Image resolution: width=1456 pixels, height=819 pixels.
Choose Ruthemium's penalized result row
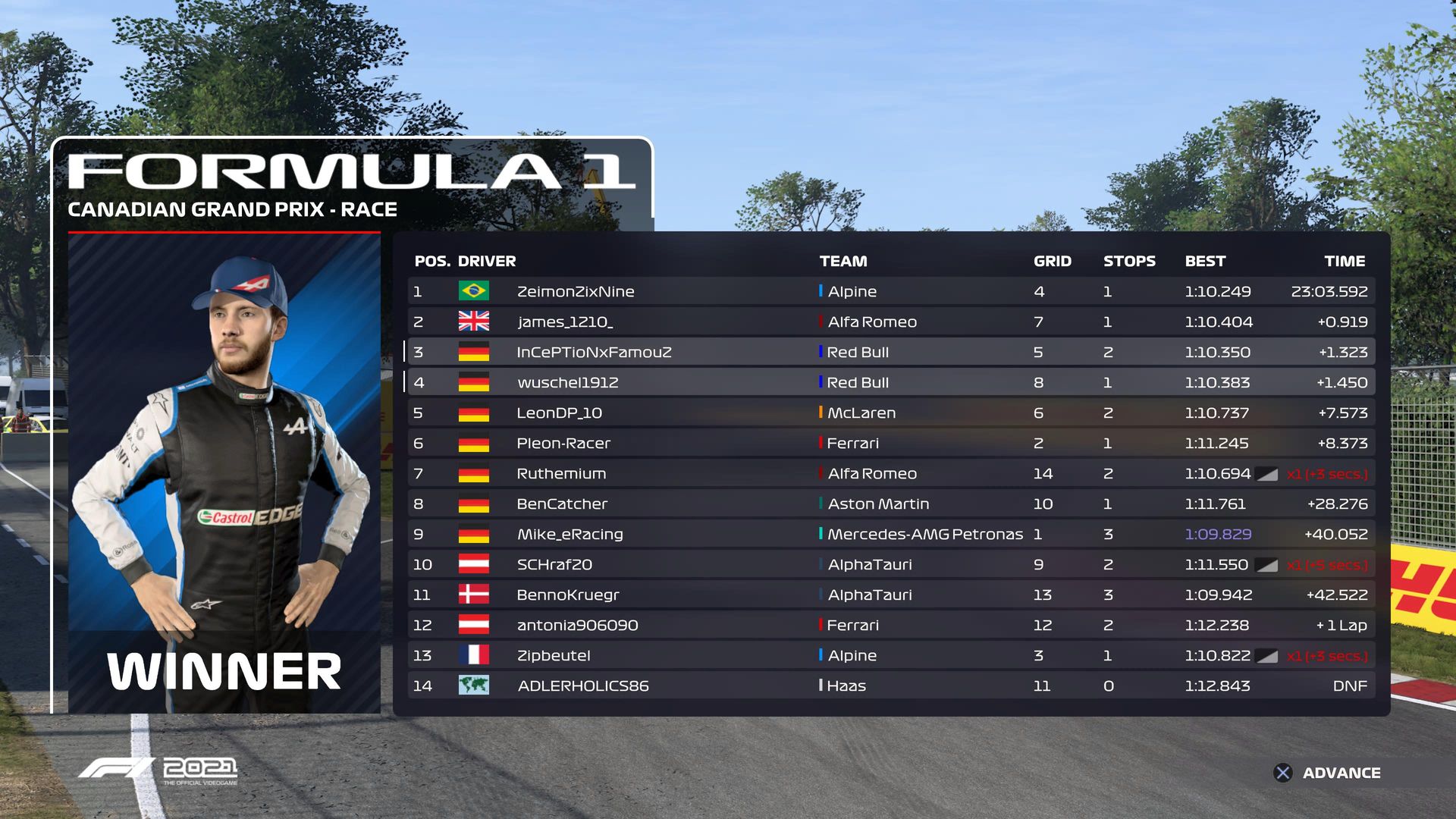890,473
